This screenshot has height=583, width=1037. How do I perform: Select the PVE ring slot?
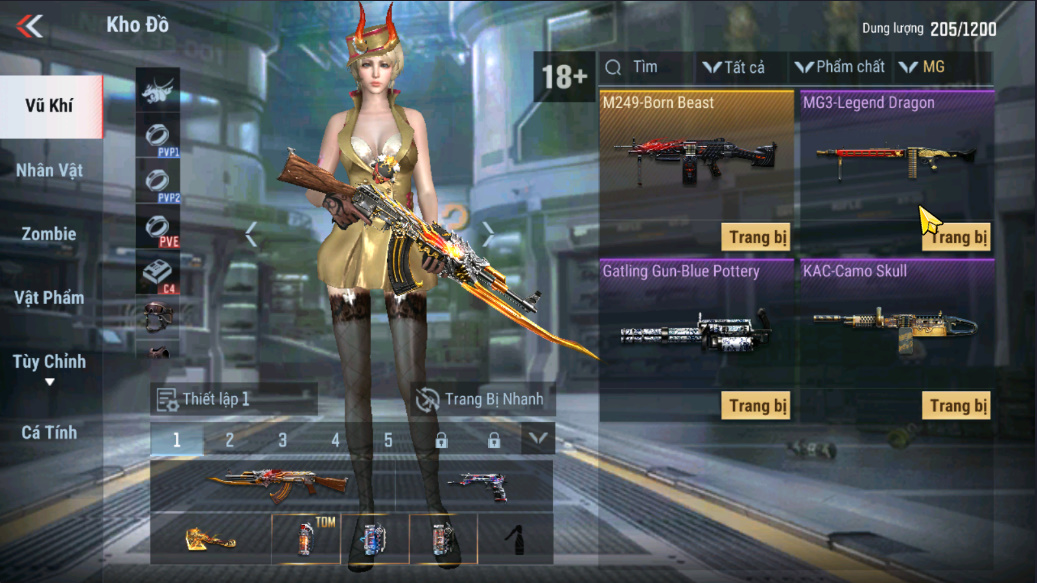(x=158, y=229)
